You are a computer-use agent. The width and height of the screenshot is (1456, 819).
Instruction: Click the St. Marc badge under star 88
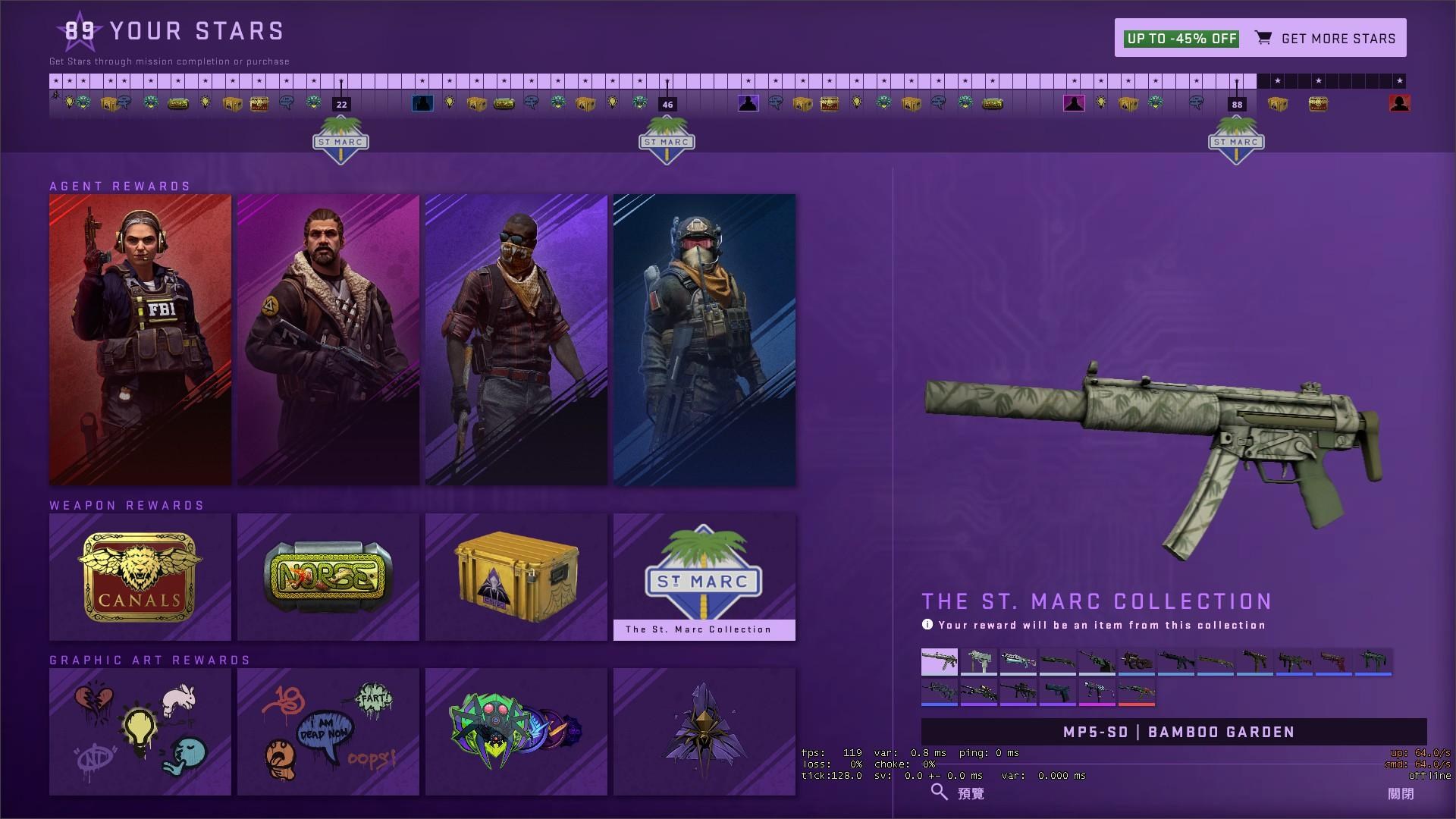(x=1236, y=141)
